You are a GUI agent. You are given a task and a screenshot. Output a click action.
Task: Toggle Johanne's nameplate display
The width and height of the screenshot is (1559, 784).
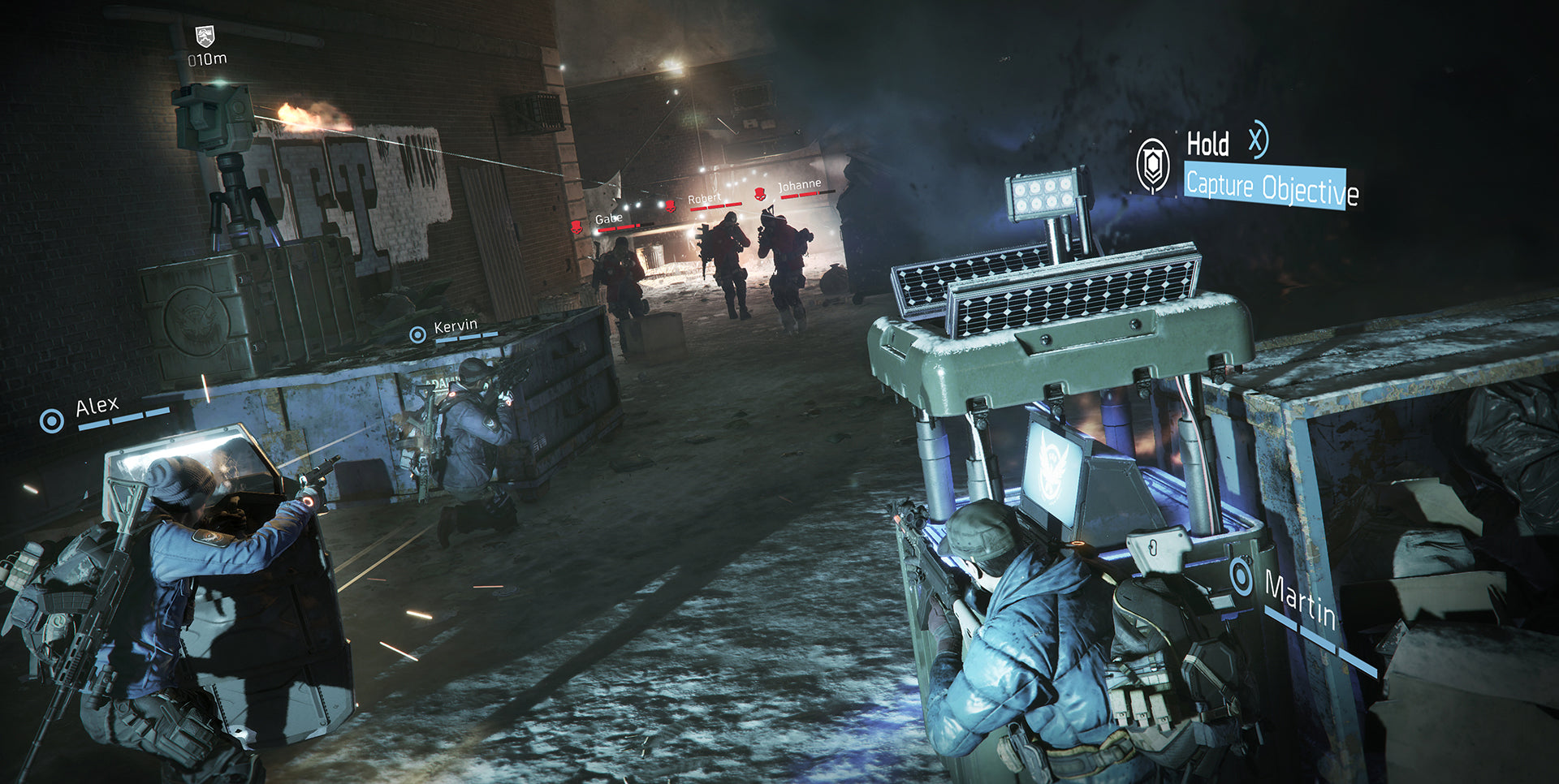[x=799, y=184]
